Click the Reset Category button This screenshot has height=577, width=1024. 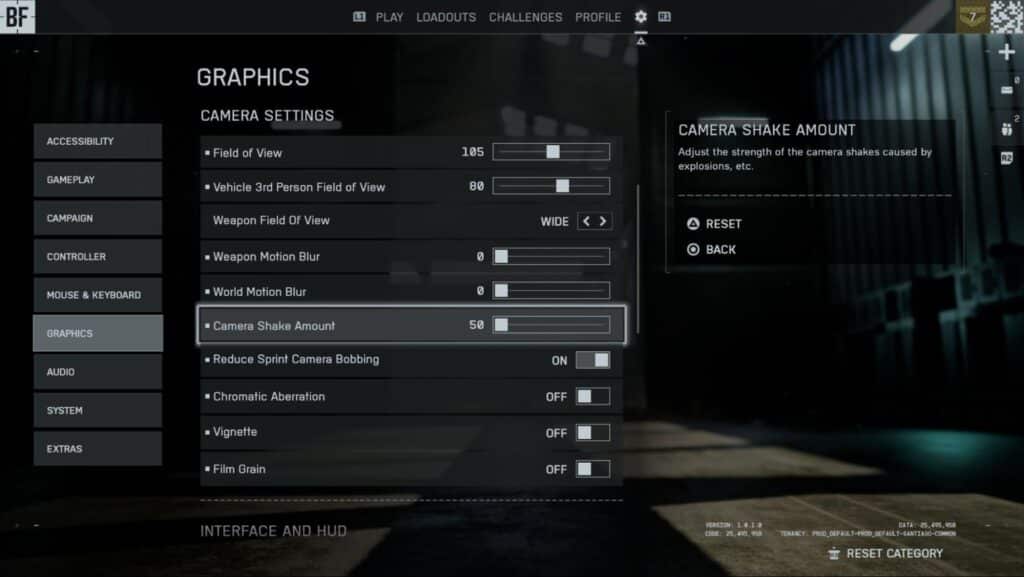point(885,553)
